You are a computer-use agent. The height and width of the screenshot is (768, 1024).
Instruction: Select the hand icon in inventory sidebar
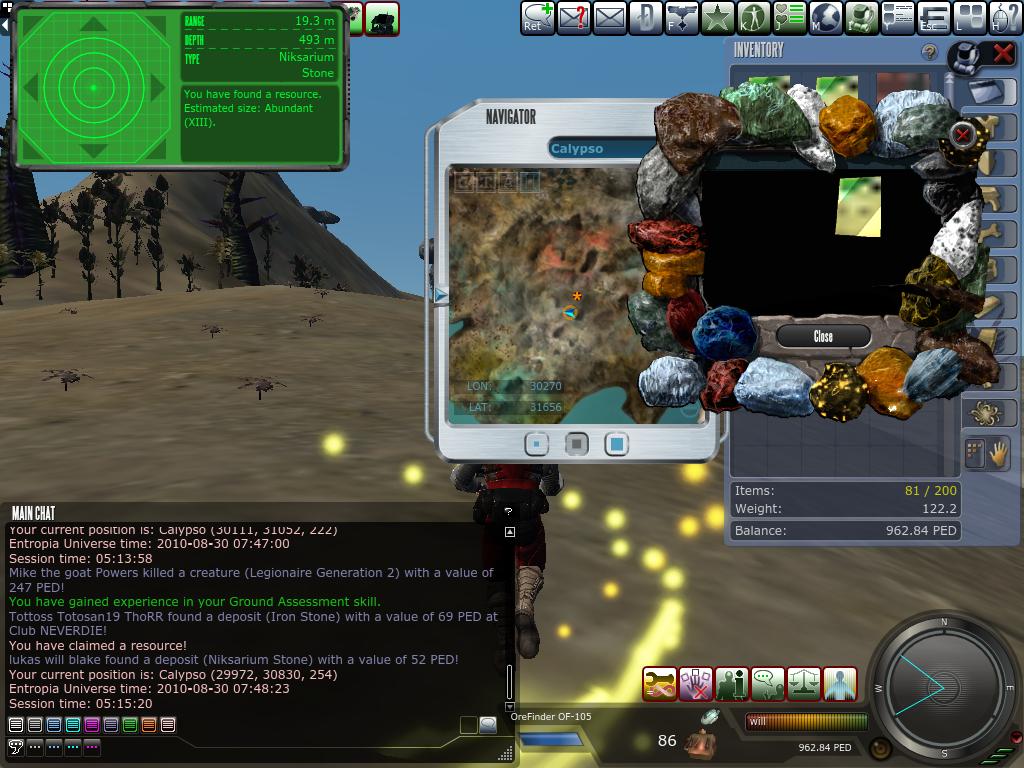point(998,453)
